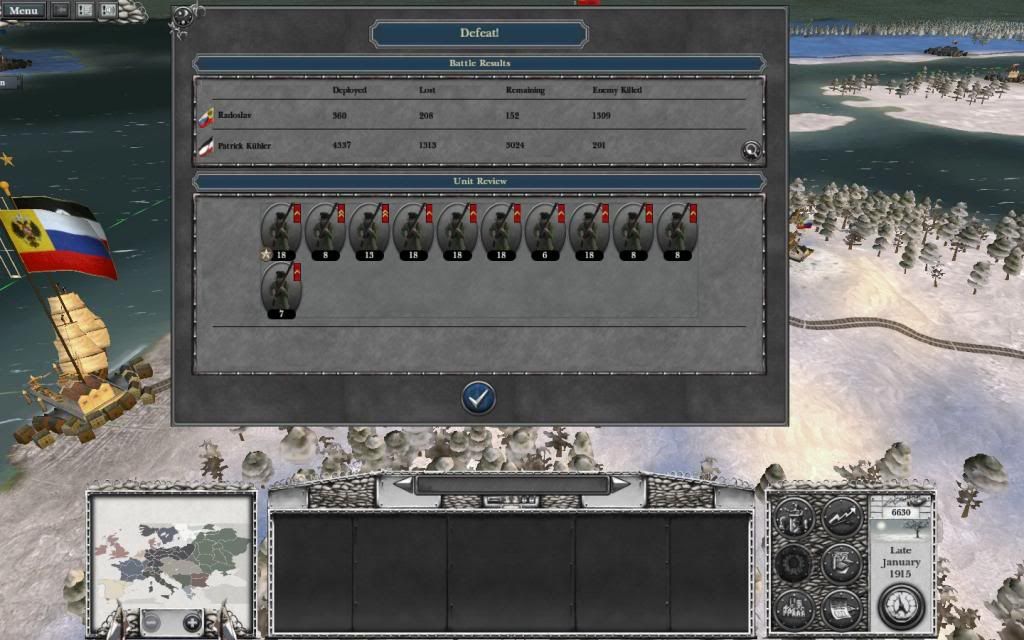Open the rising arrow graph panel

click(x=841, y=518)
